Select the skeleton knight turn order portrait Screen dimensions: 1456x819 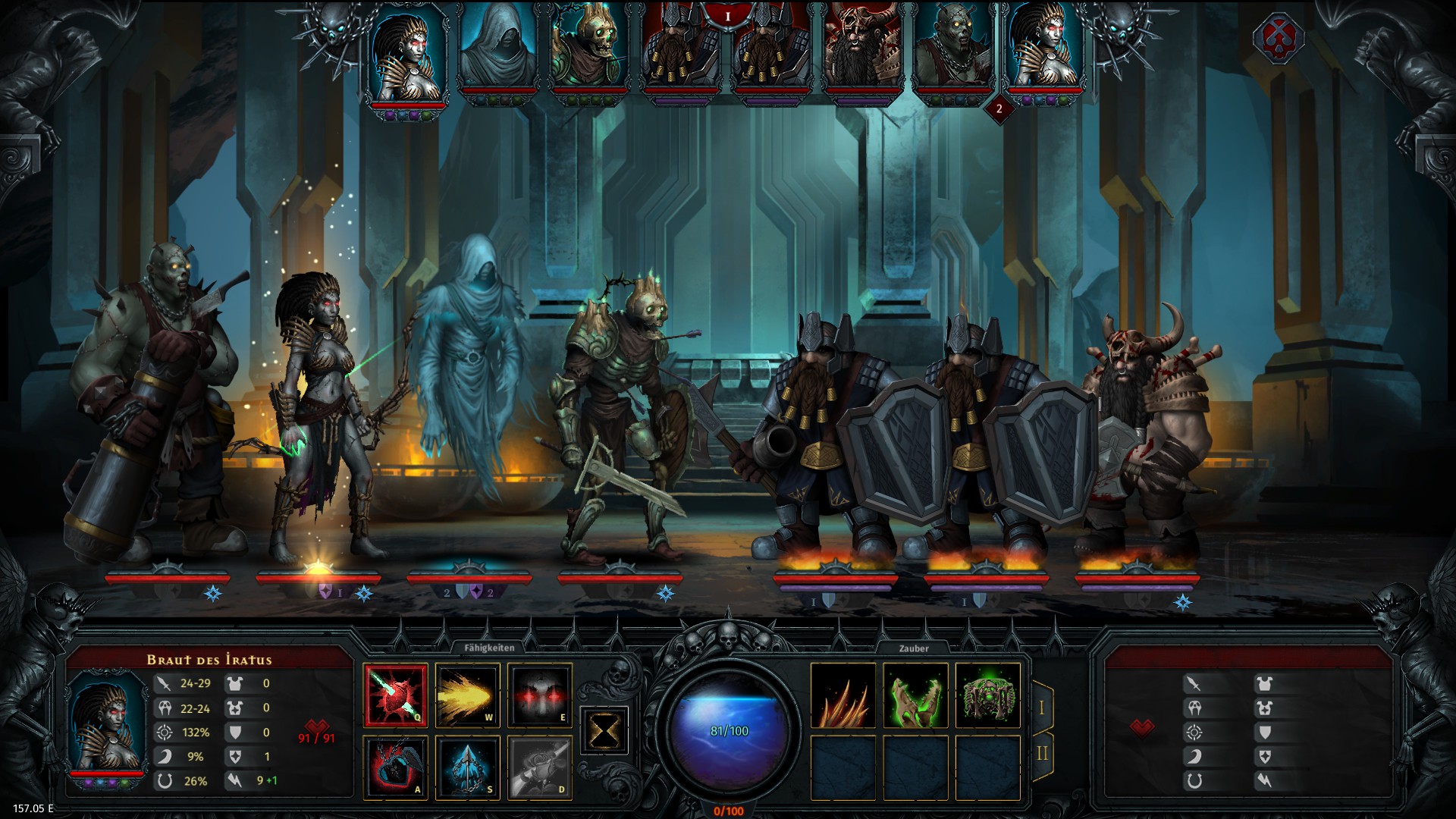tap(589, 47)
